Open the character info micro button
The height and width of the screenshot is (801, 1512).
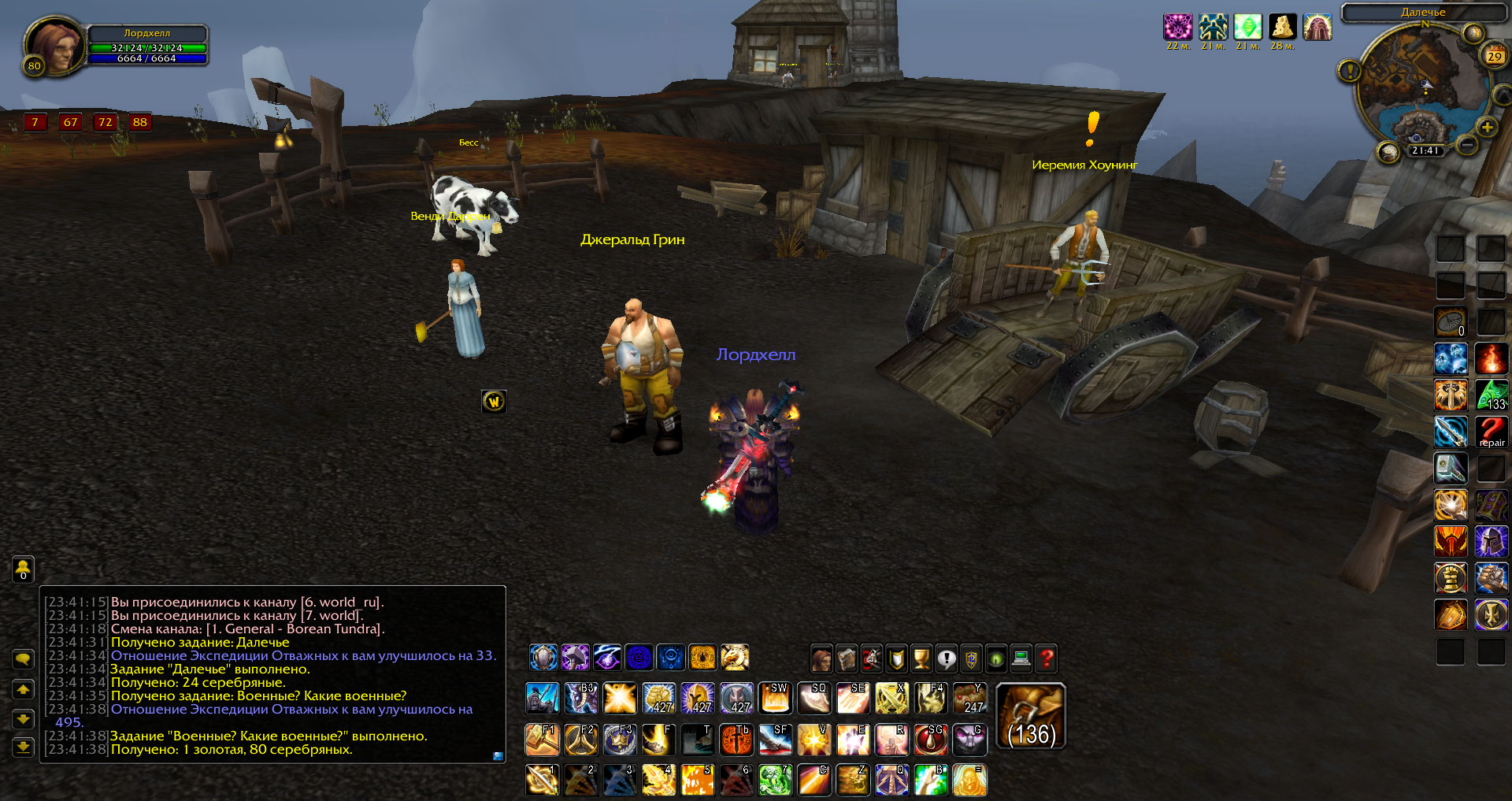821,658
